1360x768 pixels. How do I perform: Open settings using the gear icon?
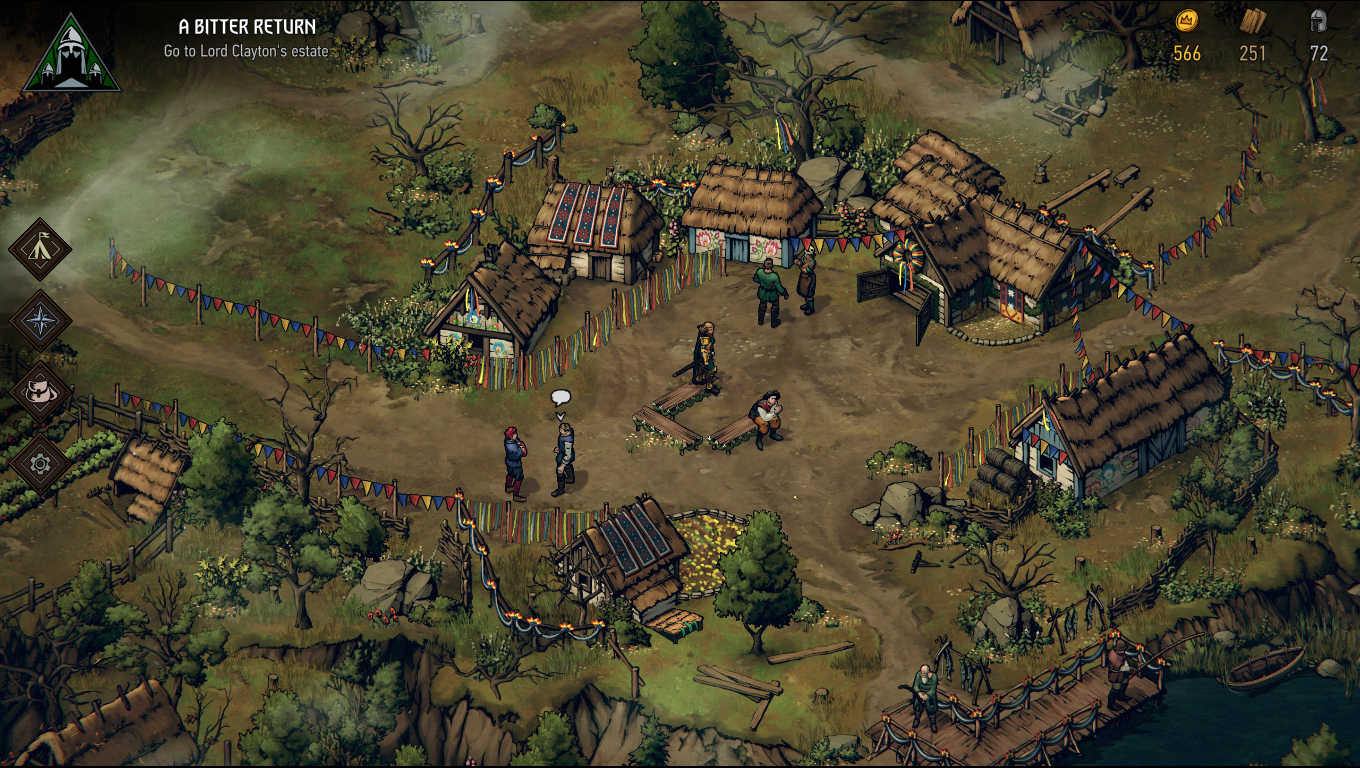click(x=41, y=463)
